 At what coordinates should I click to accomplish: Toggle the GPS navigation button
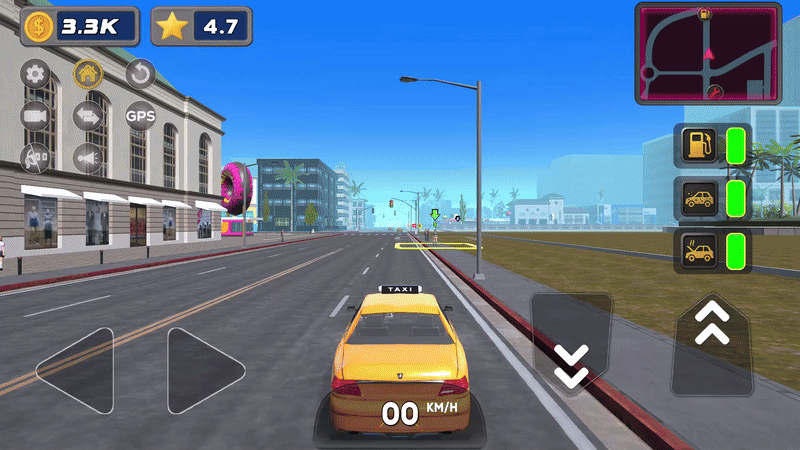pyautogui.click(x=140, y=115)
